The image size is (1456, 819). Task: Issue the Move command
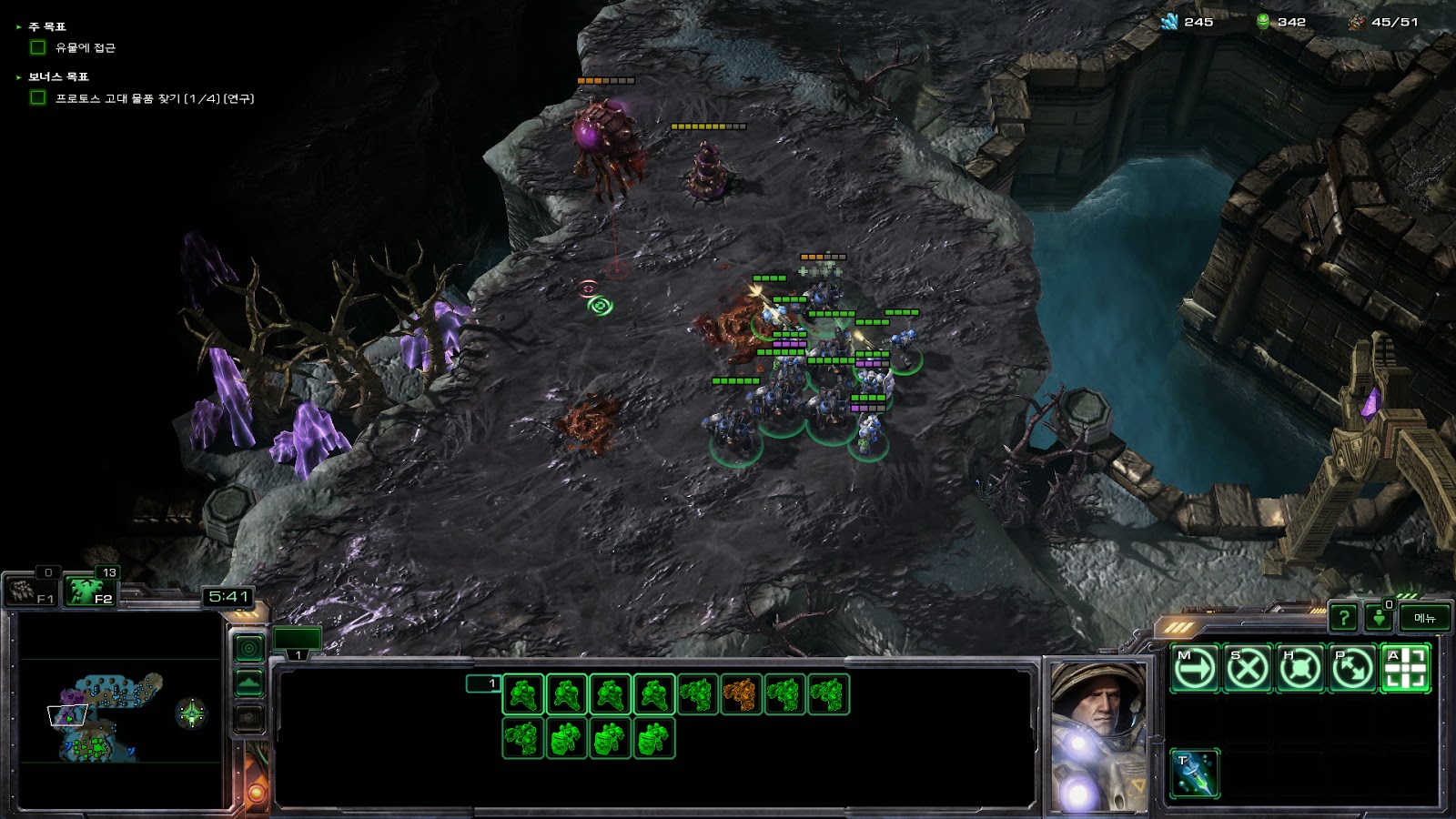click(x=1195, y=670)
